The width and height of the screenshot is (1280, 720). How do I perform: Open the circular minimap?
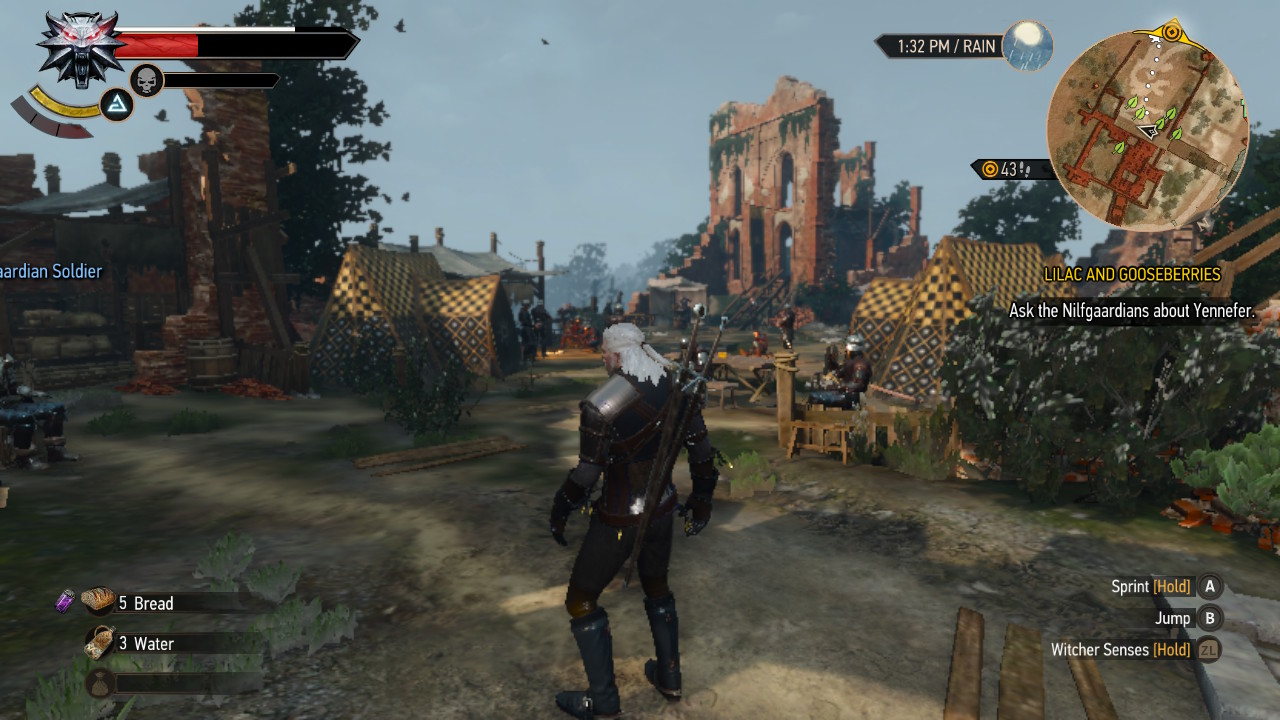click(1147, 130)
